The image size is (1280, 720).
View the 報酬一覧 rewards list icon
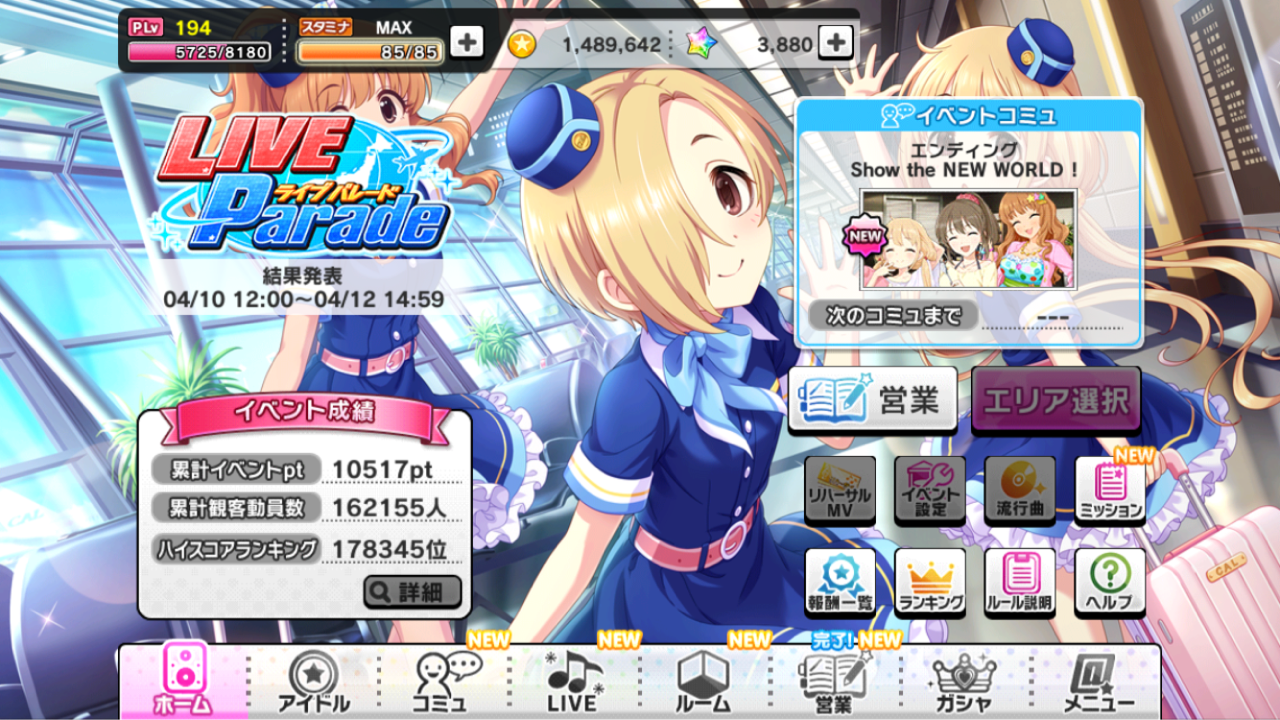[840, 581]
